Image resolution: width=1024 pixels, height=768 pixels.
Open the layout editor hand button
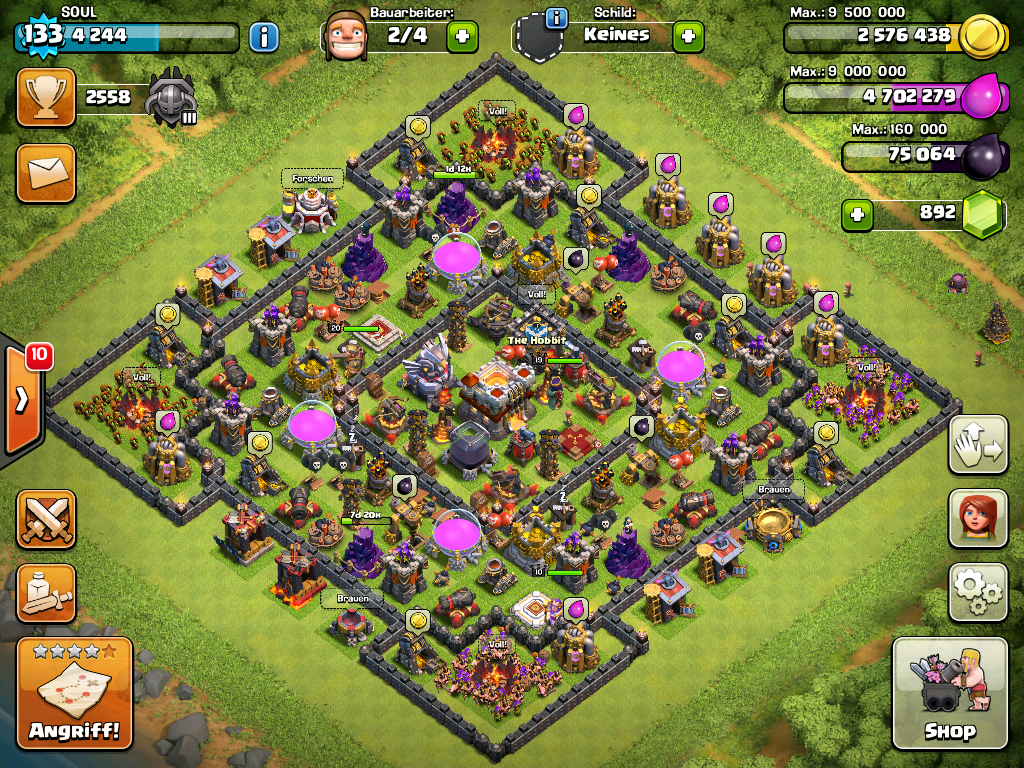point(977,444)
